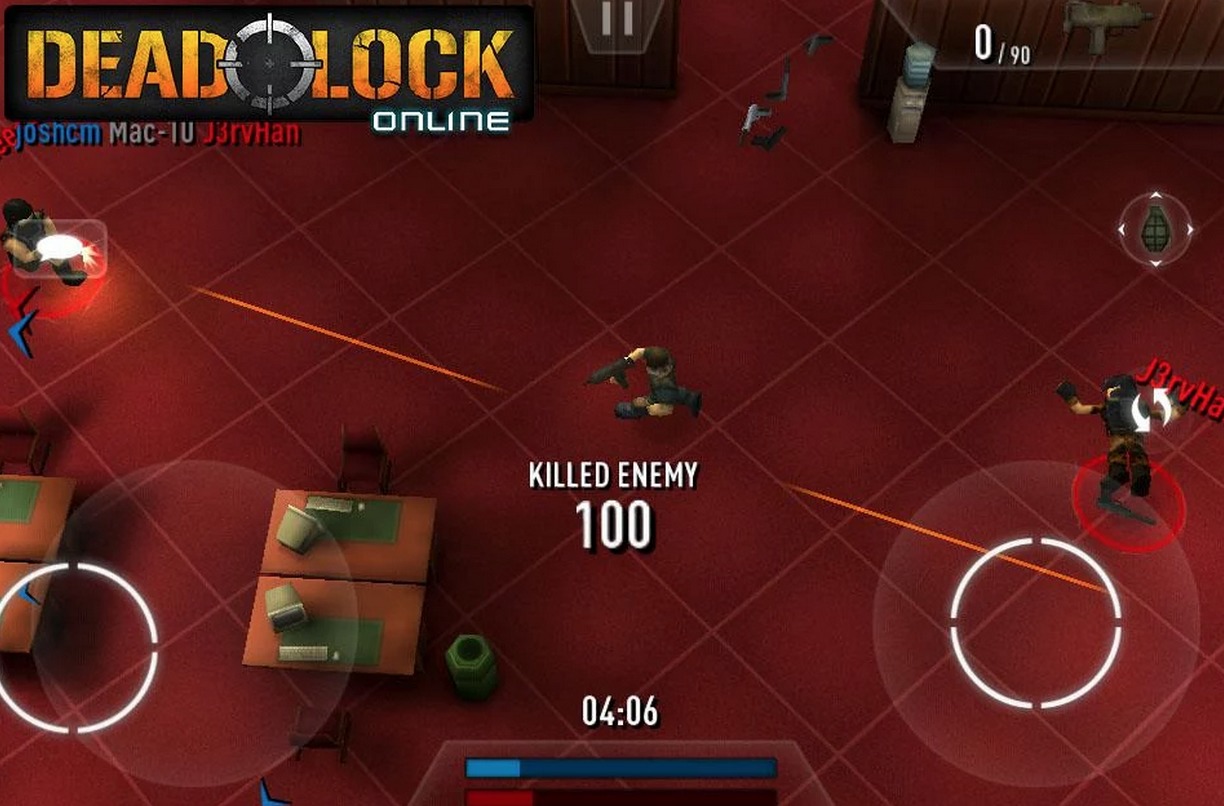Pause the match with the pause button
The image size is (1224, 806).
coord(617,19)
